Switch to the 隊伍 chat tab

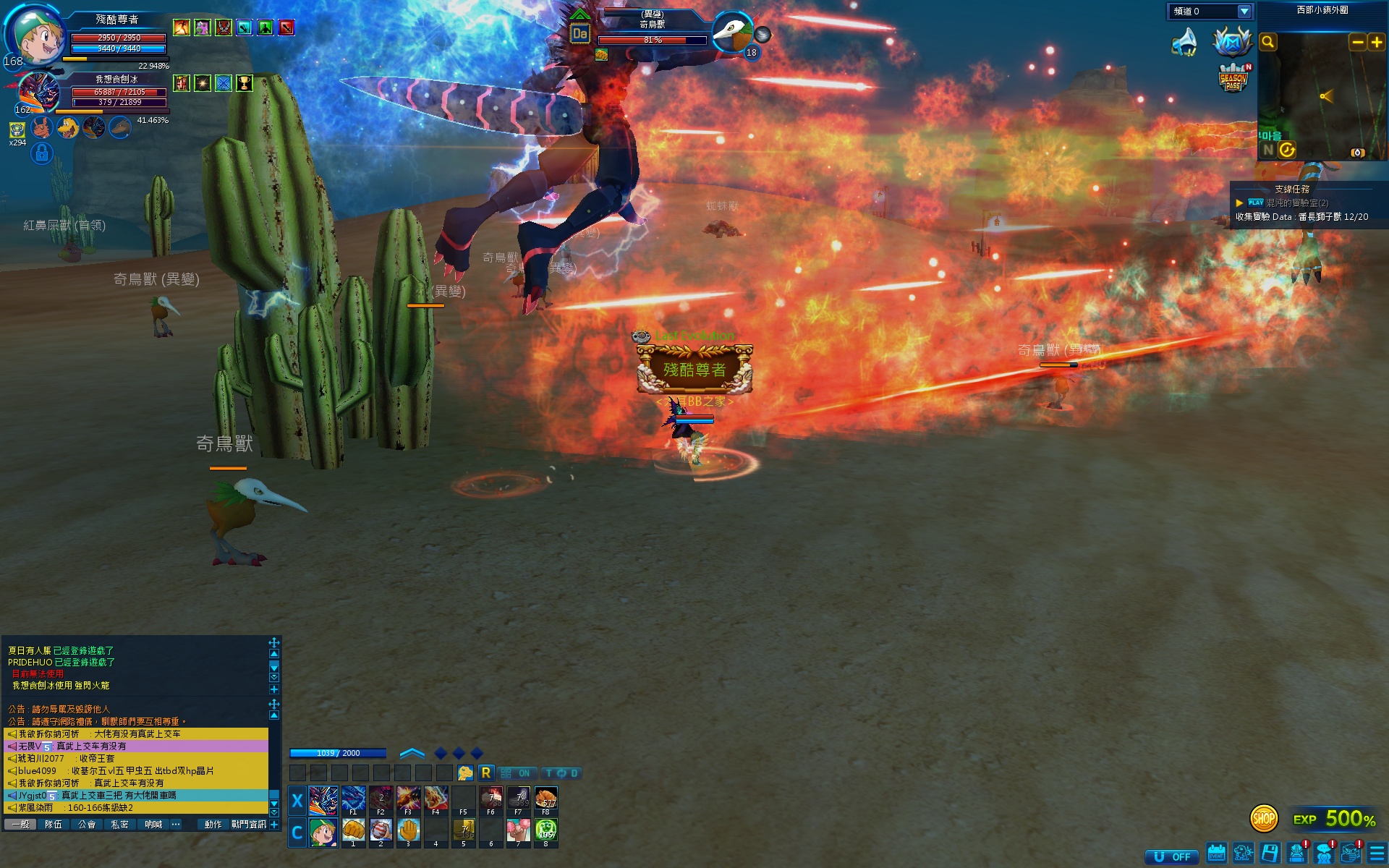coord(54,825)
